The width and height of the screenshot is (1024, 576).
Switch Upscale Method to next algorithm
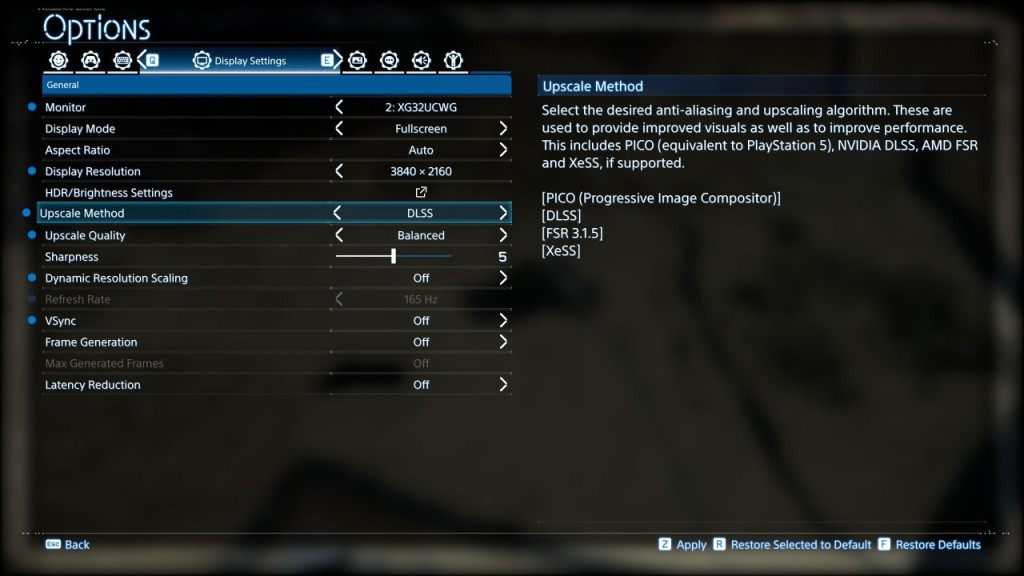(503, 213)
